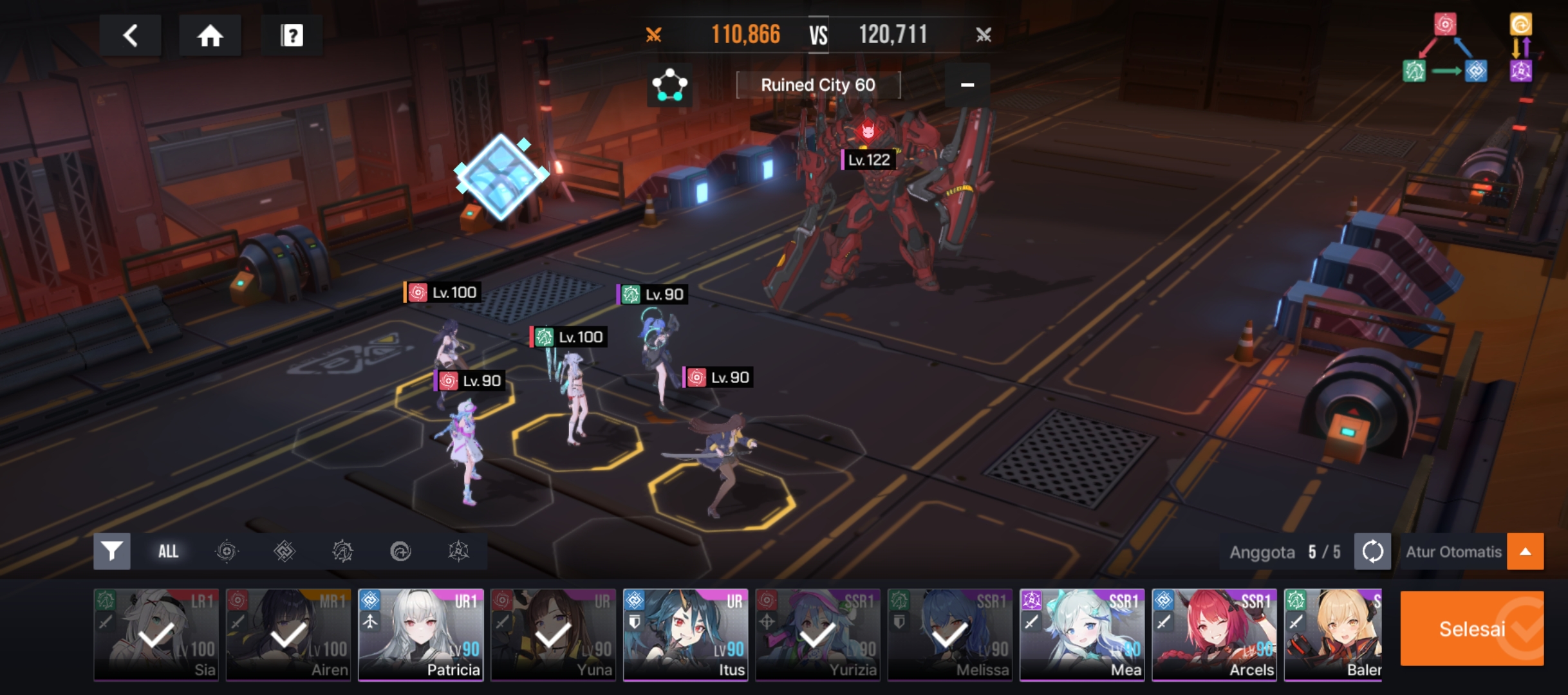Deselect Sia from the roster

click(156, 635)
